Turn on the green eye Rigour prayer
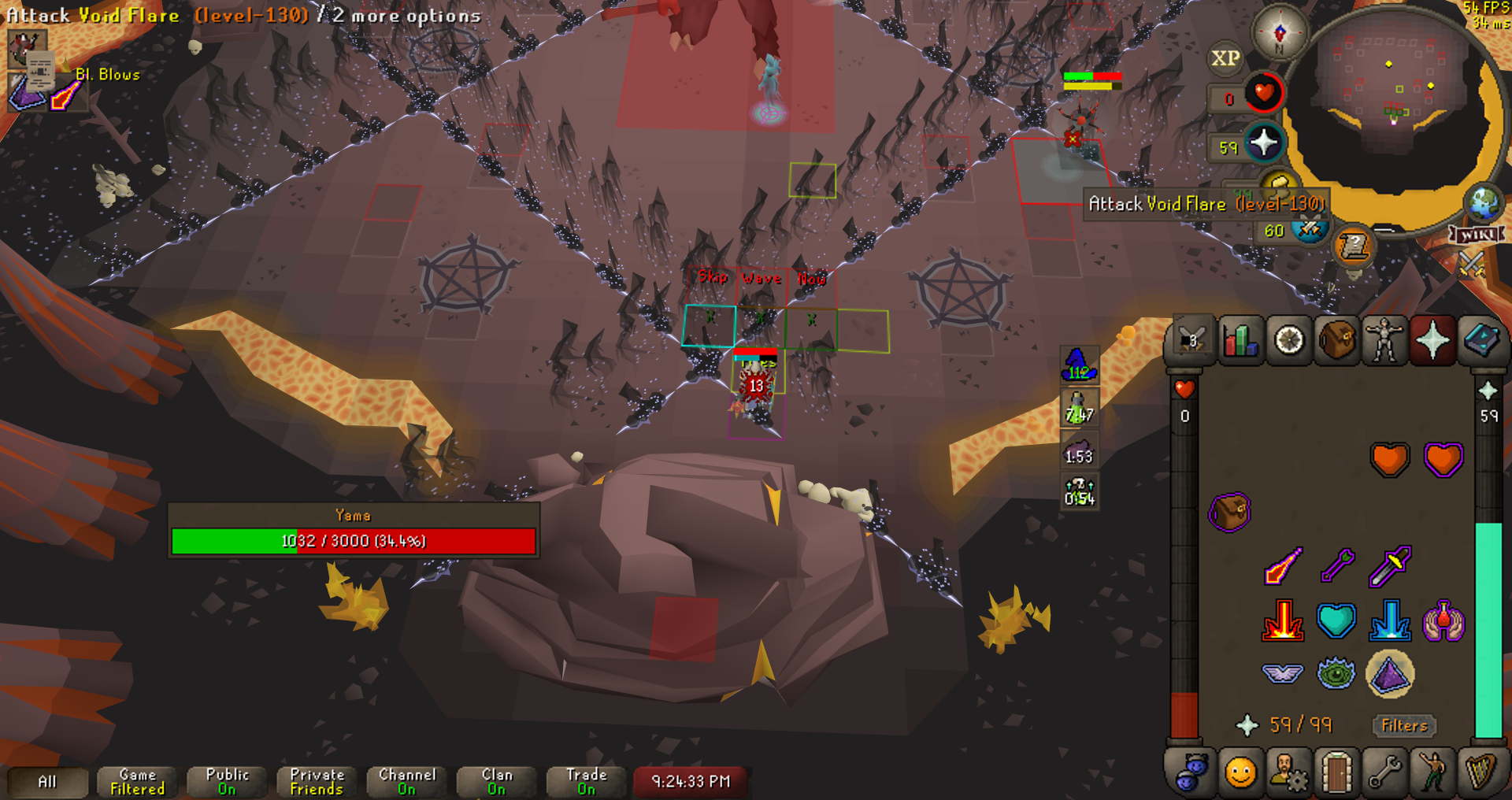This screenshot has width=1512, height=800. [x=1336, y=674]
